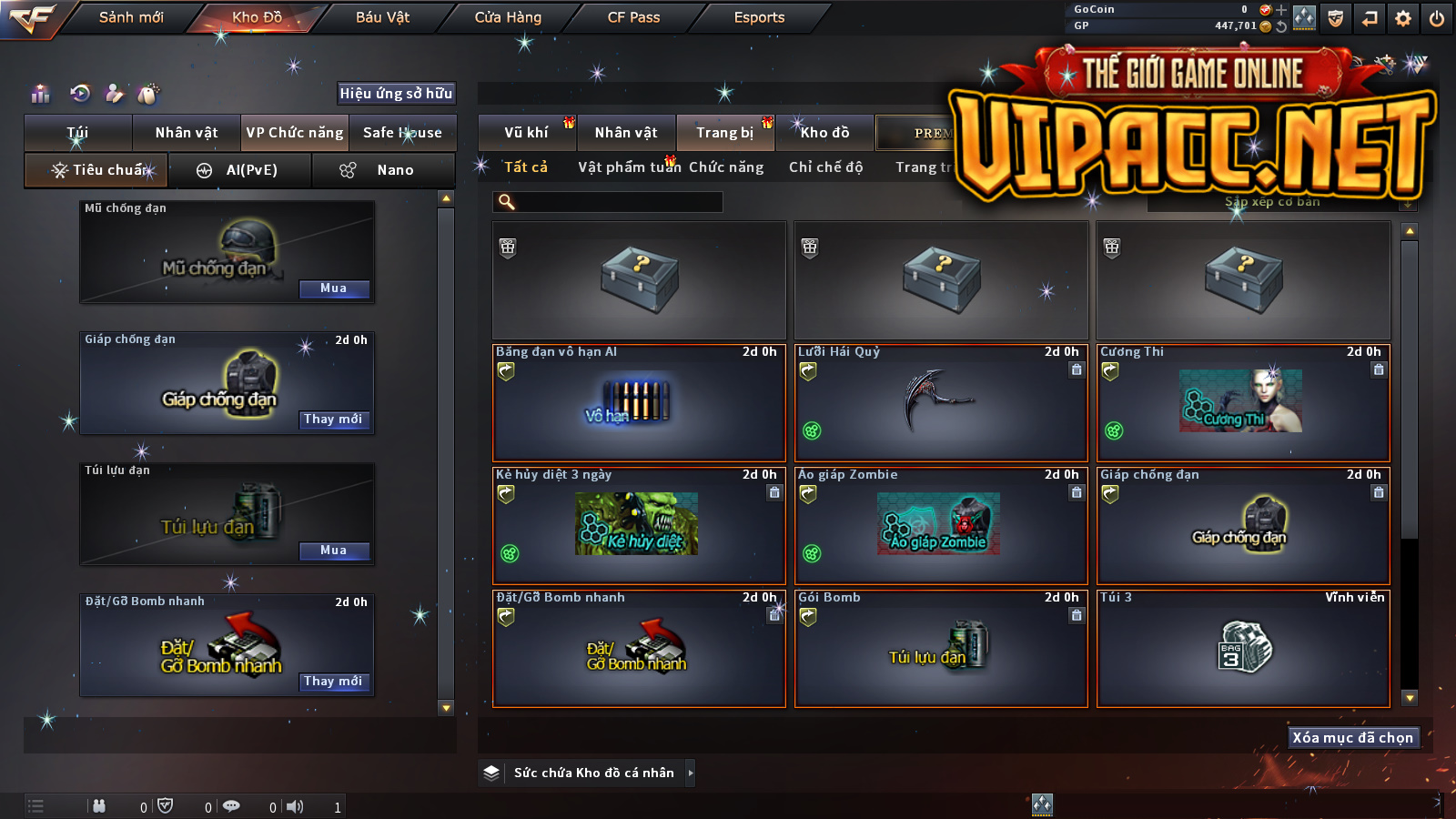Choose the Nano loadout tab

383,170
